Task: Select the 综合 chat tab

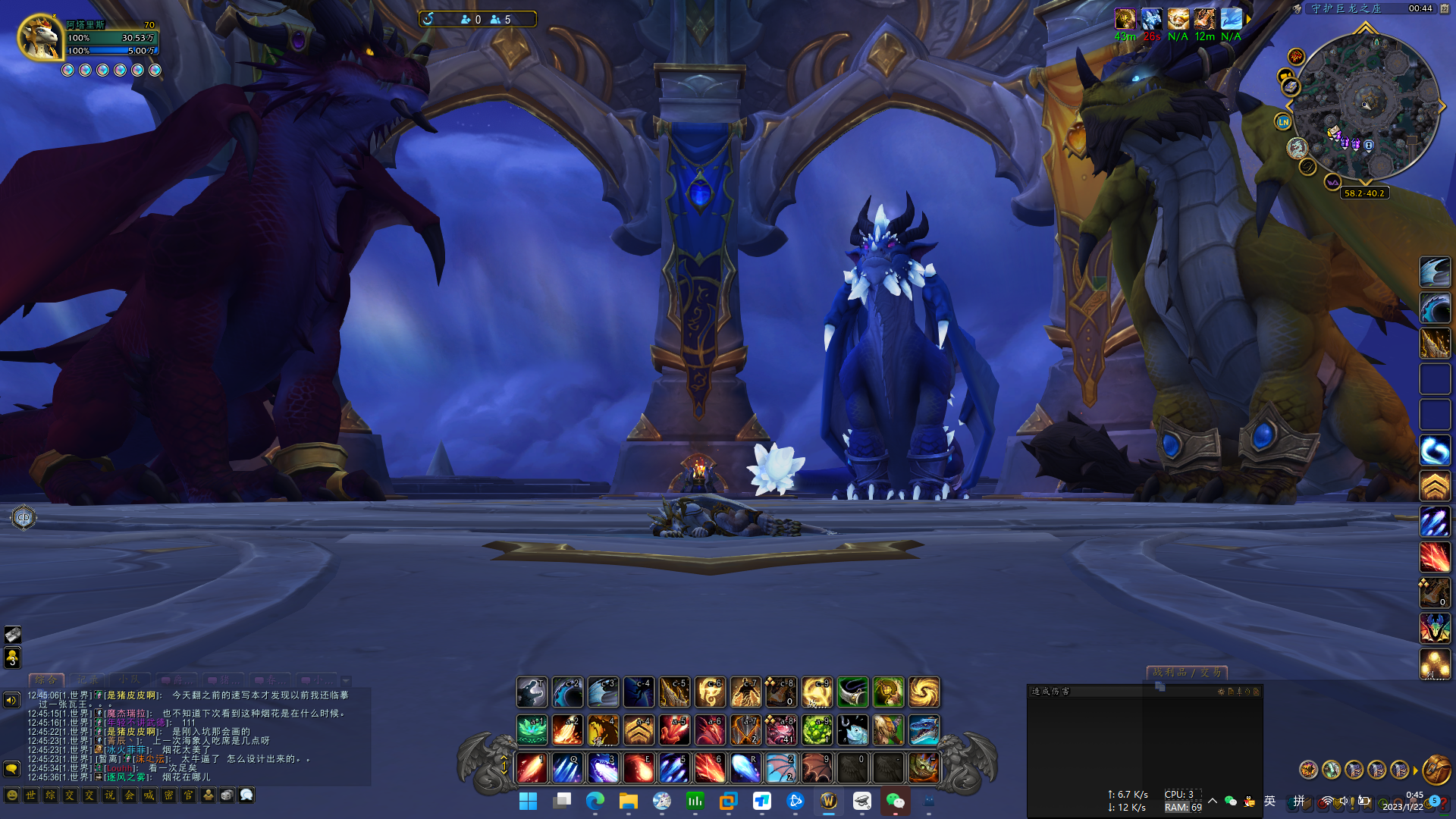Action: pyautogui.click(x=45, y=680)
